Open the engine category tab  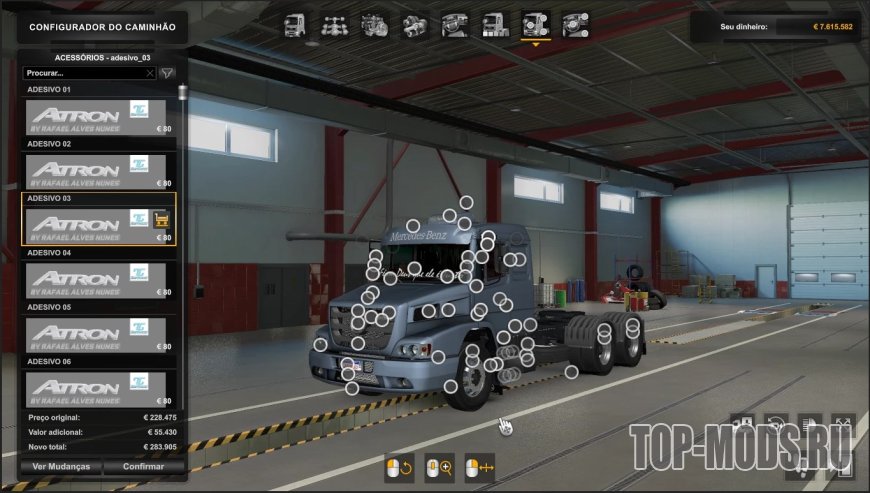coord(374,24)
